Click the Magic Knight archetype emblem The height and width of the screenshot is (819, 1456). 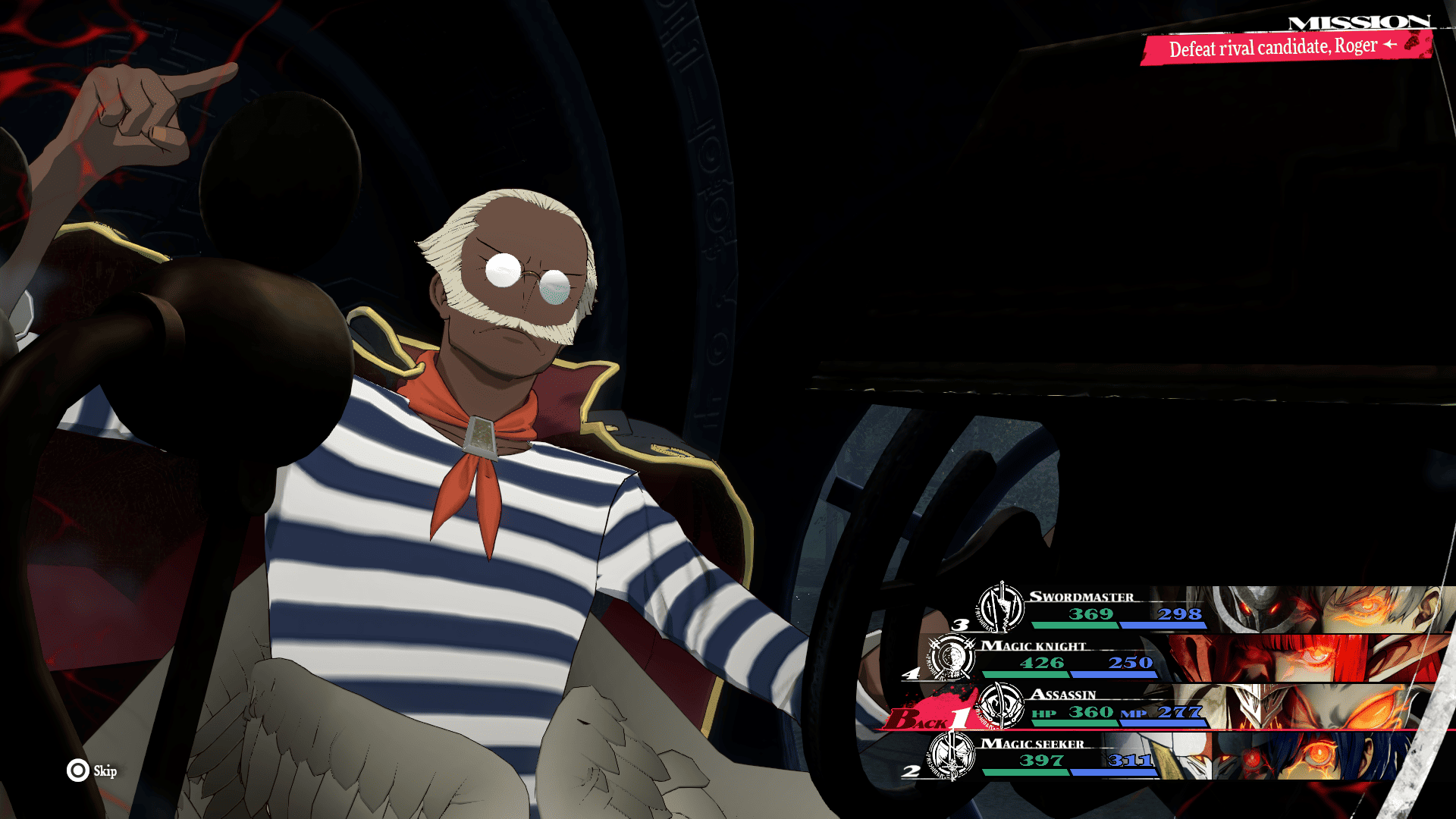click(952, 657)
